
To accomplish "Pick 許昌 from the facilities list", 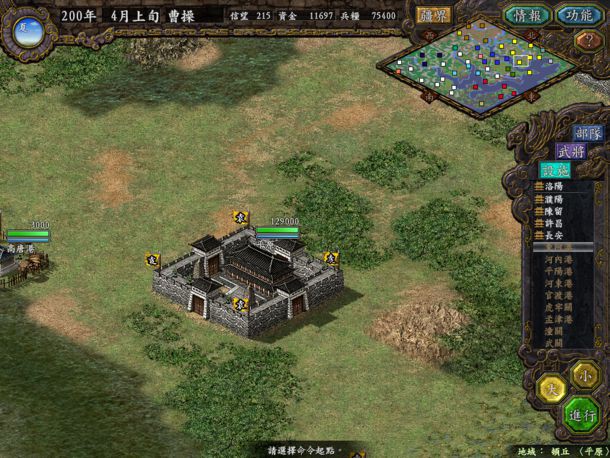I will coord(554,223).
